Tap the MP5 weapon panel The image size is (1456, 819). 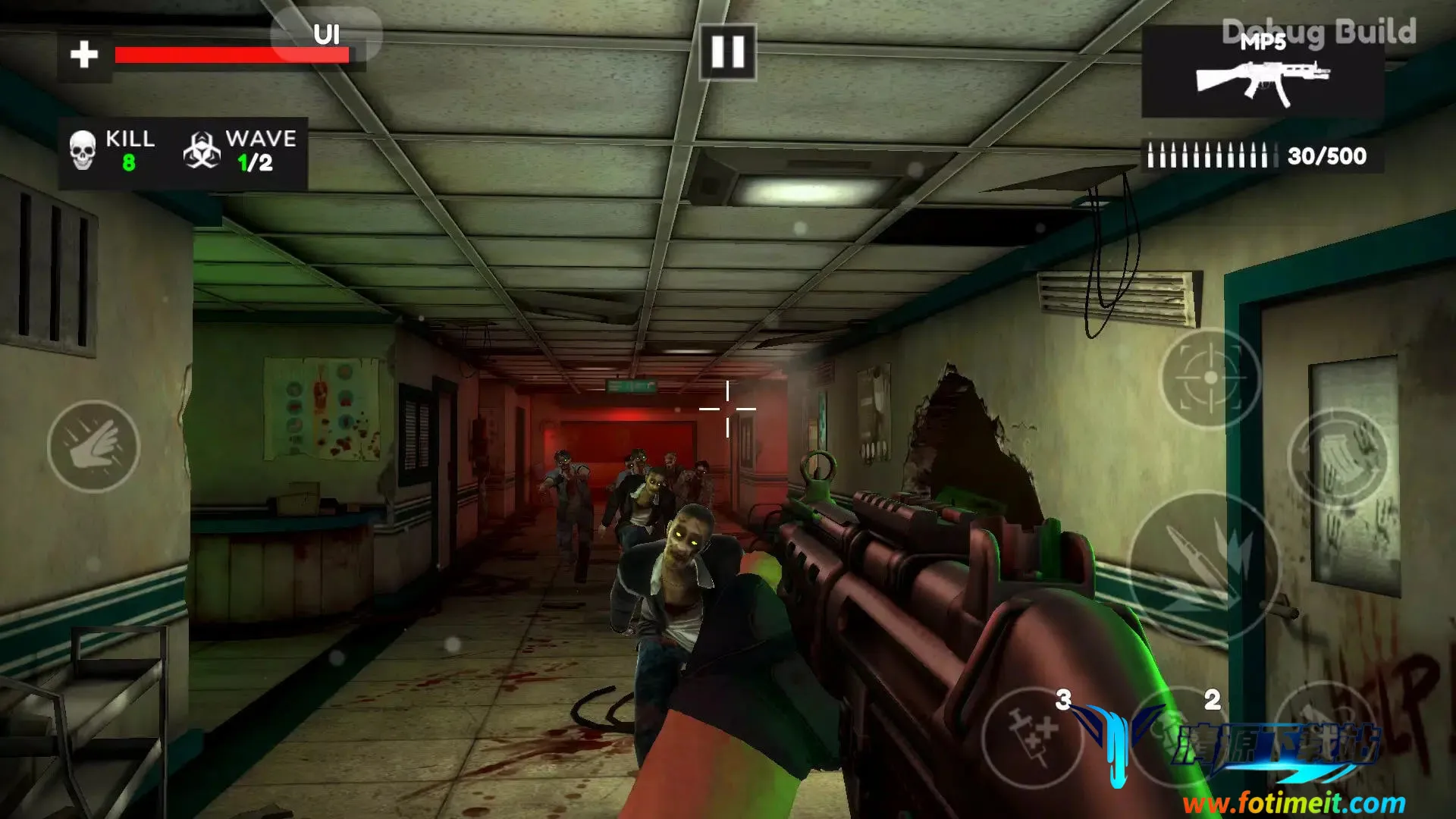pos(1263,73)
